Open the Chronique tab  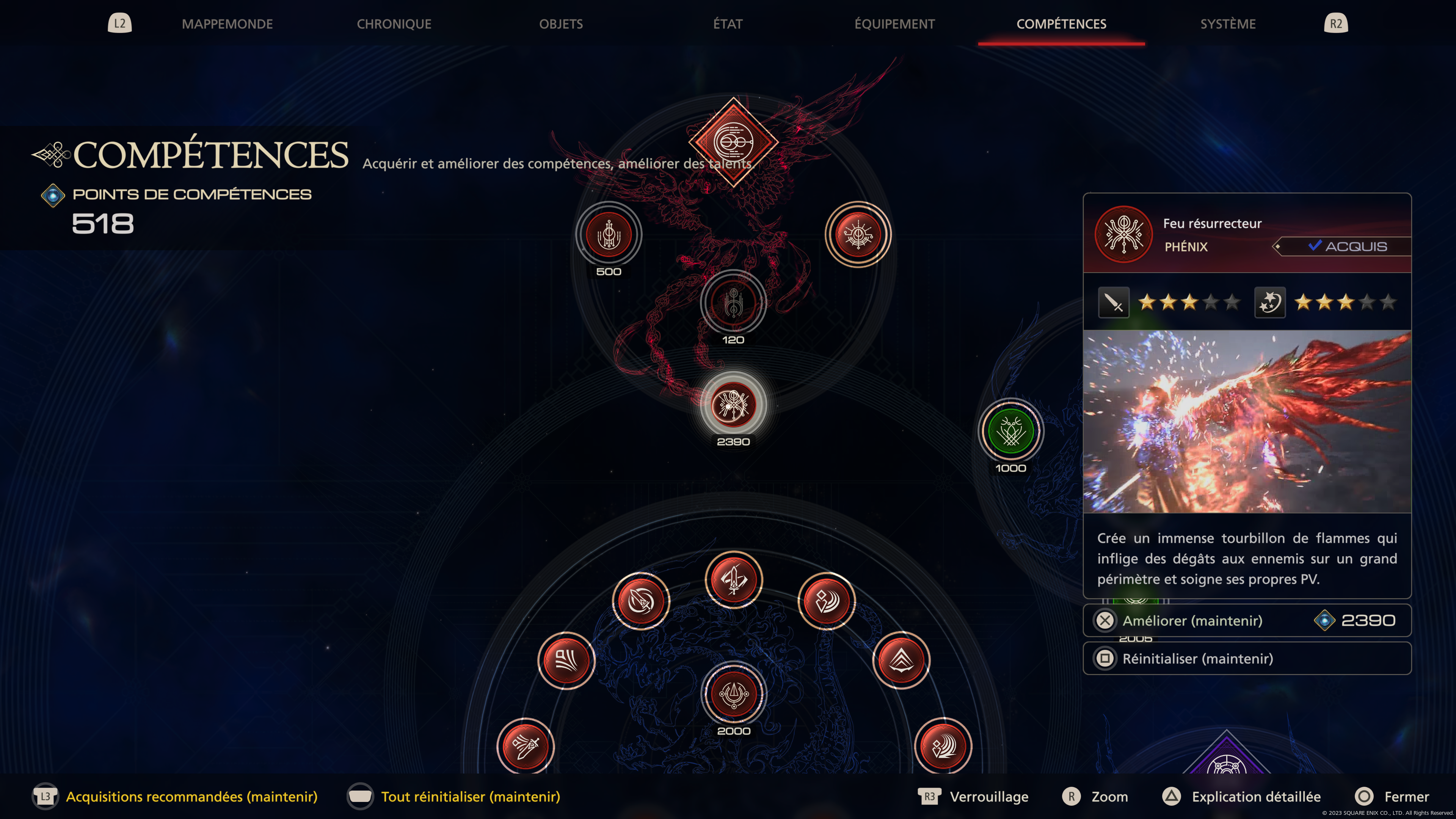coord(394,24)
